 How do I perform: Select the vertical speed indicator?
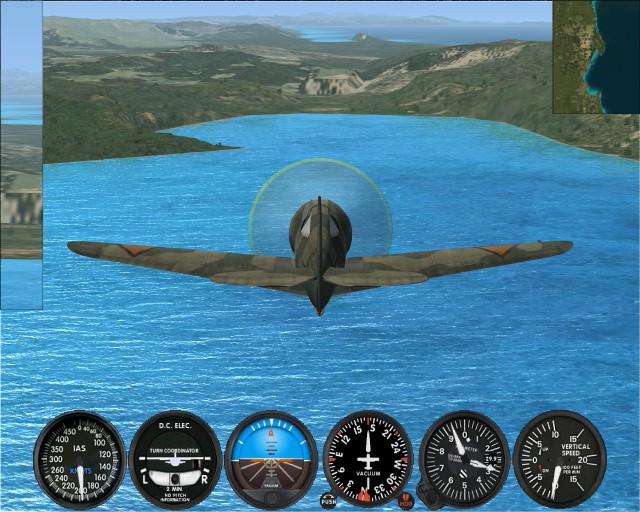[x=559, y=459]
